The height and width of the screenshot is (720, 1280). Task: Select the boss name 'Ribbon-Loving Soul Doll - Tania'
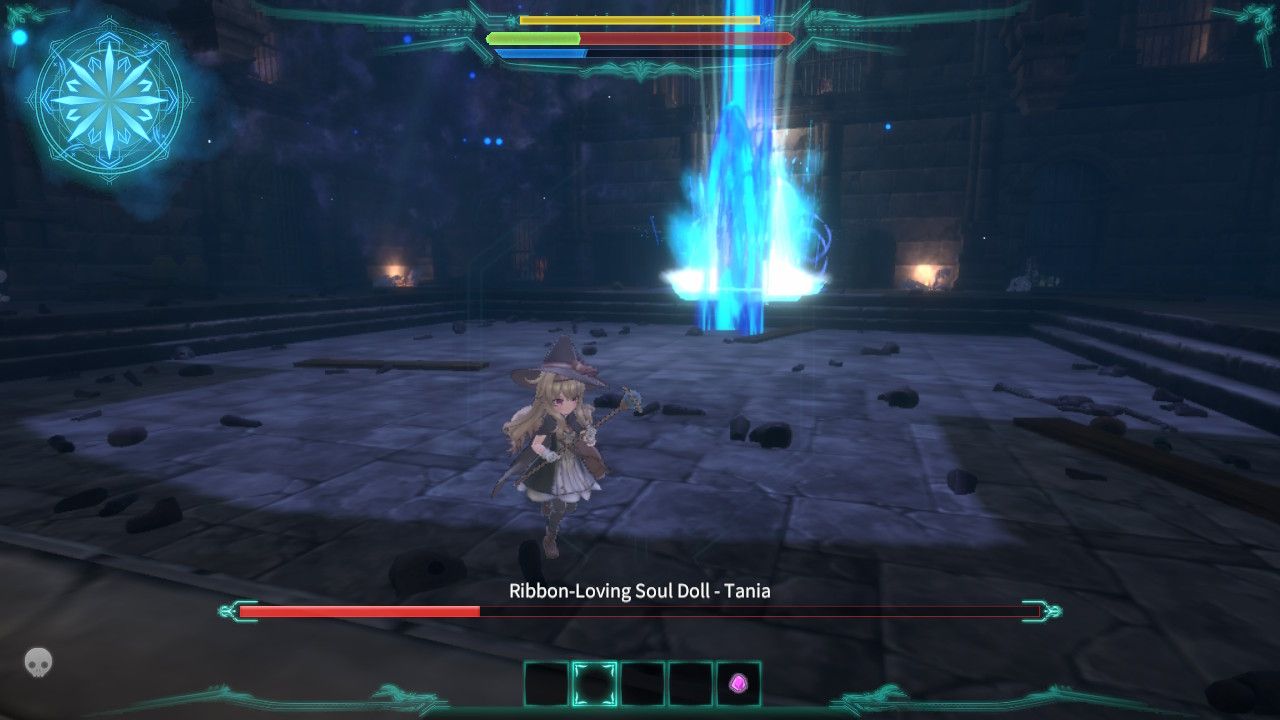coord(640,590)
